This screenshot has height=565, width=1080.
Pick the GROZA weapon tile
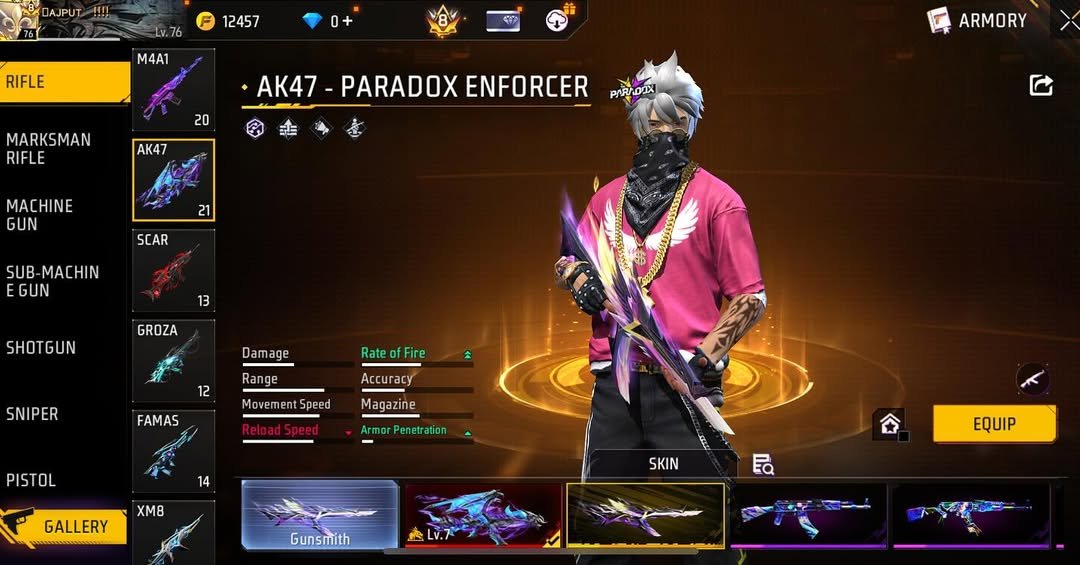click(173, 360)
